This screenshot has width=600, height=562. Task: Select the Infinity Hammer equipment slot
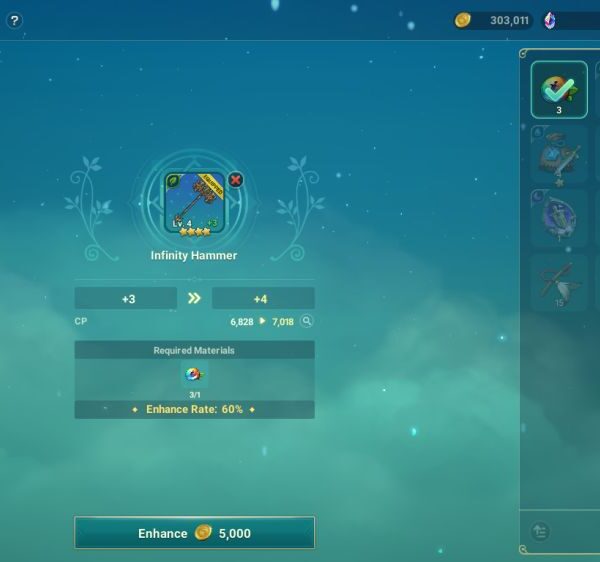pos(194,203)
